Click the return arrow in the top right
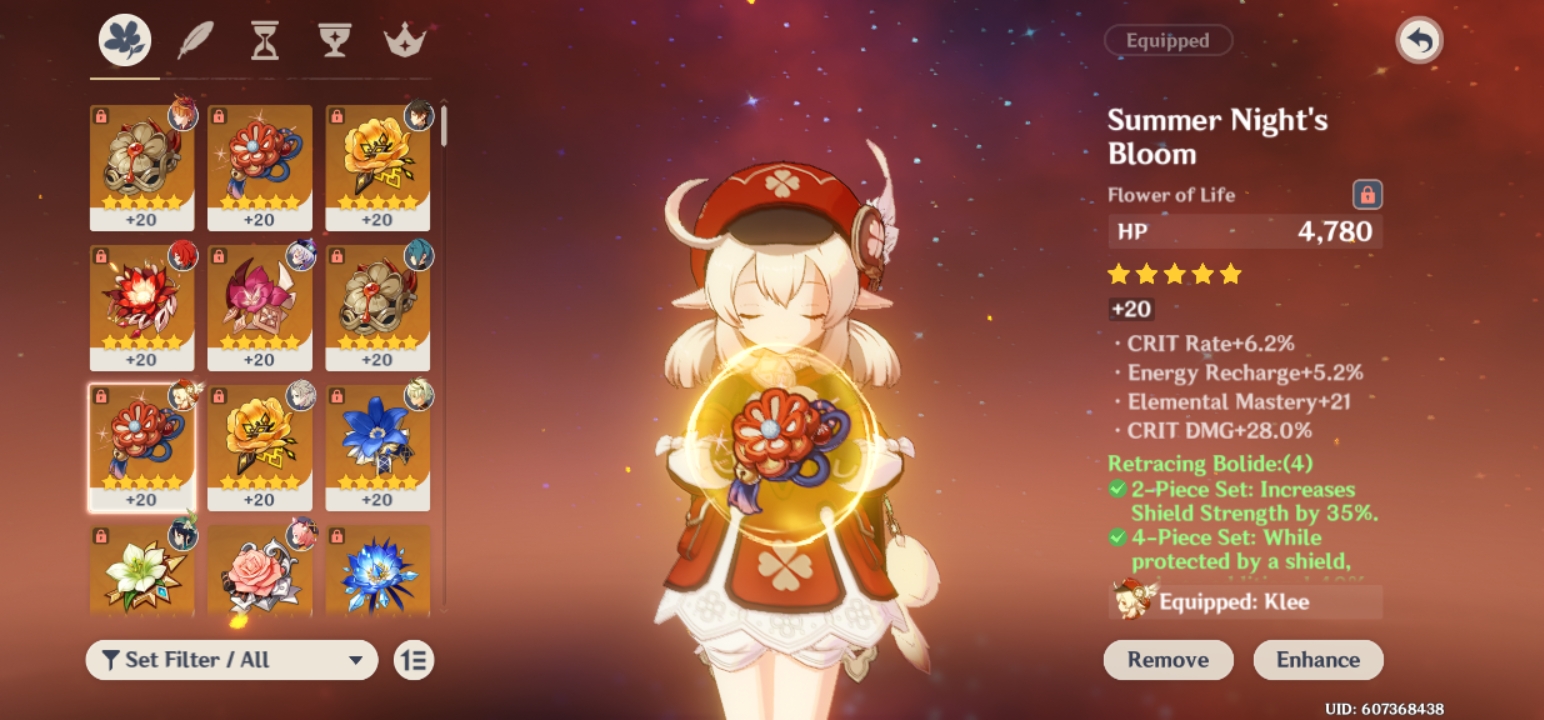This screenshot has height=720, width=1544. point(1419,40)
